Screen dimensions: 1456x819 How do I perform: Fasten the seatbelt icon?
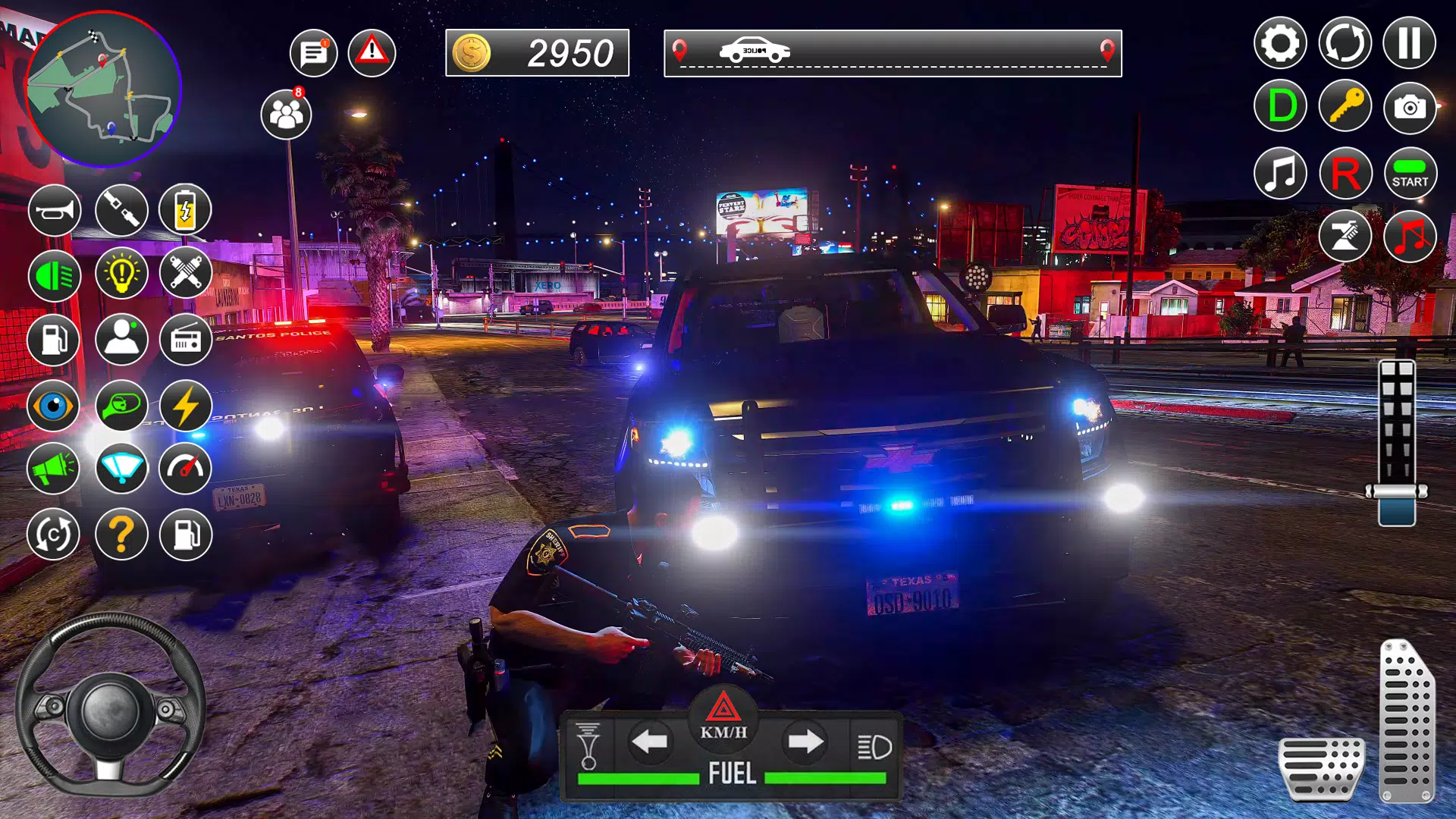pos(121,209)
